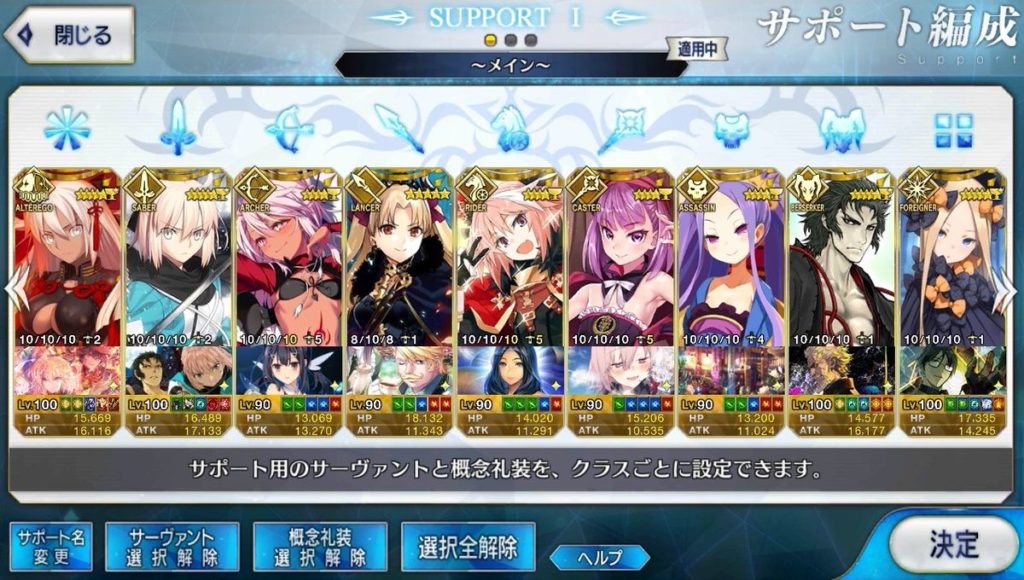The image size is (1024, 580).
Task: Select the Rider support servant card
Action: tap(510, 260)
